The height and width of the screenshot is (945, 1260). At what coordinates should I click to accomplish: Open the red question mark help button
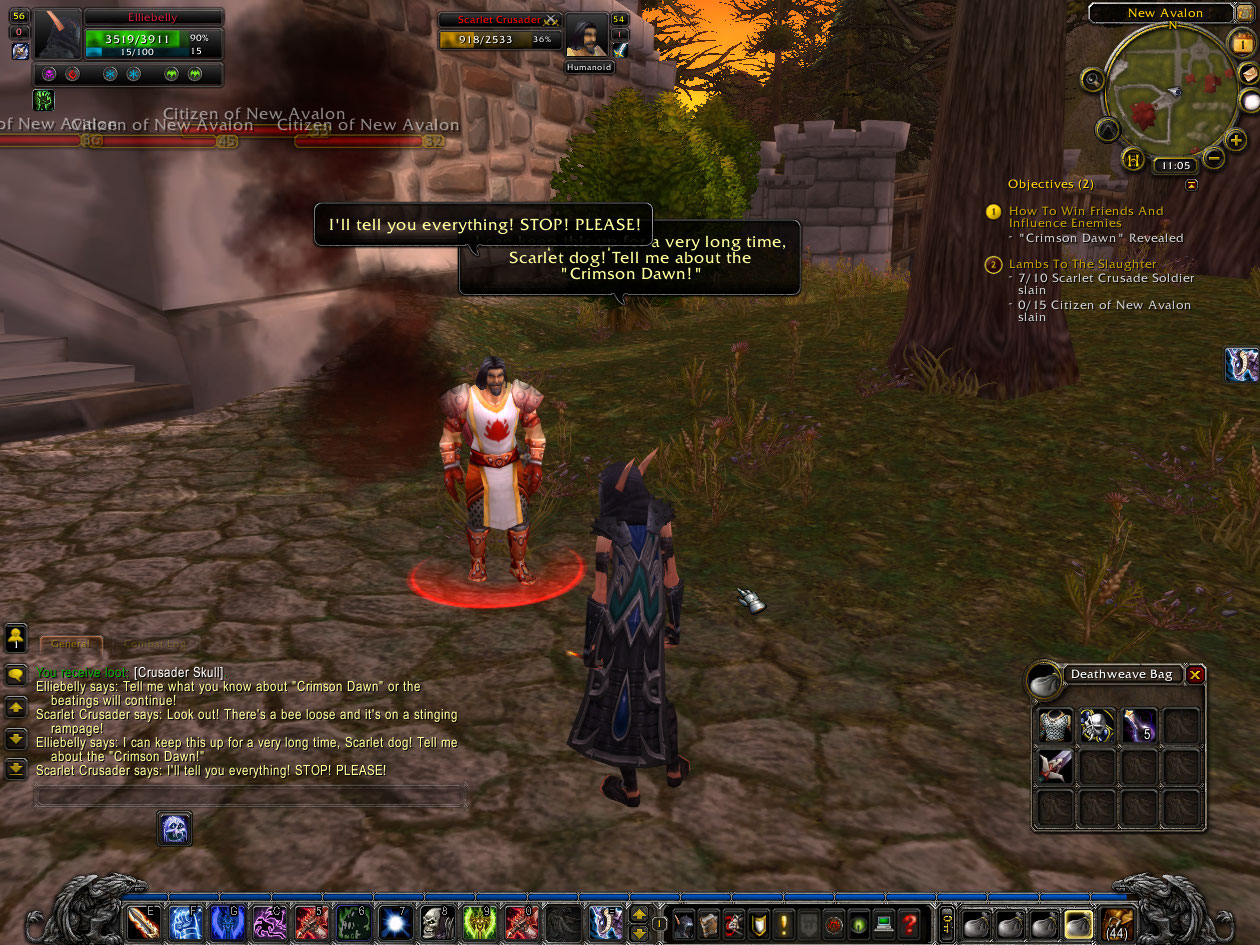coord(908,923)
